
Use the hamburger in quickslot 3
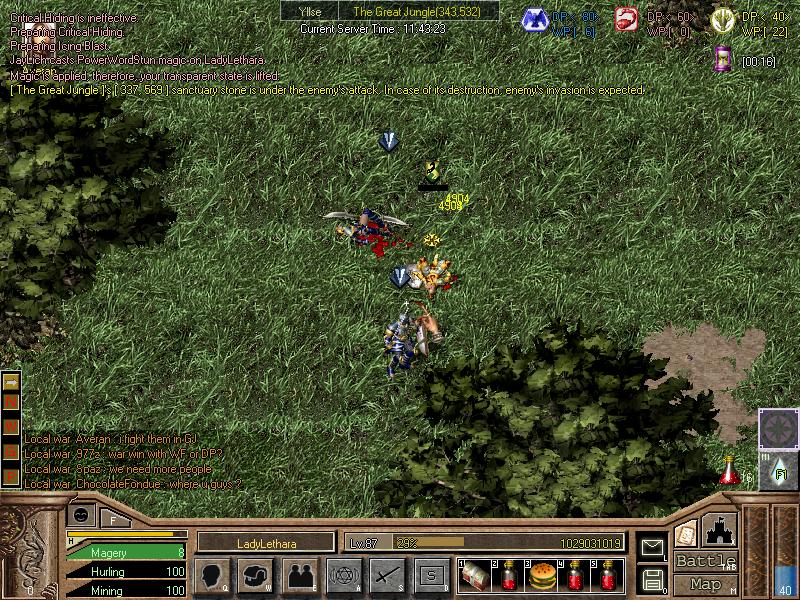[541, 576]
